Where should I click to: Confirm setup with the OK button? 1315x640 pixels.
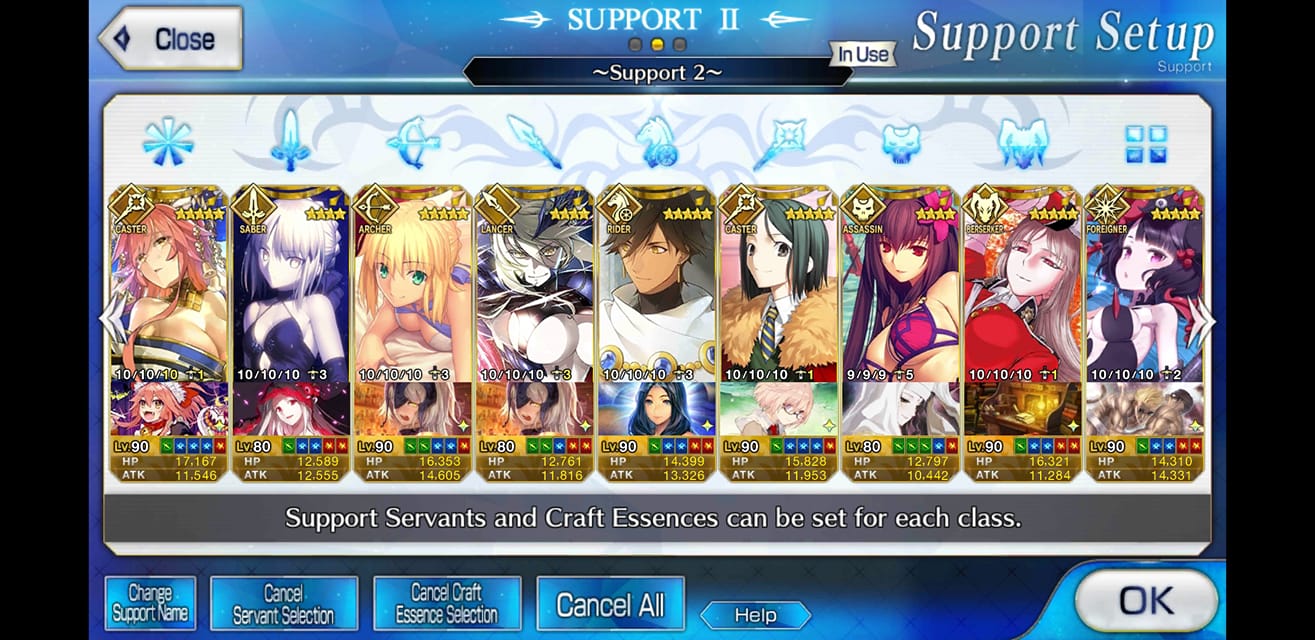coord(1145,600)
